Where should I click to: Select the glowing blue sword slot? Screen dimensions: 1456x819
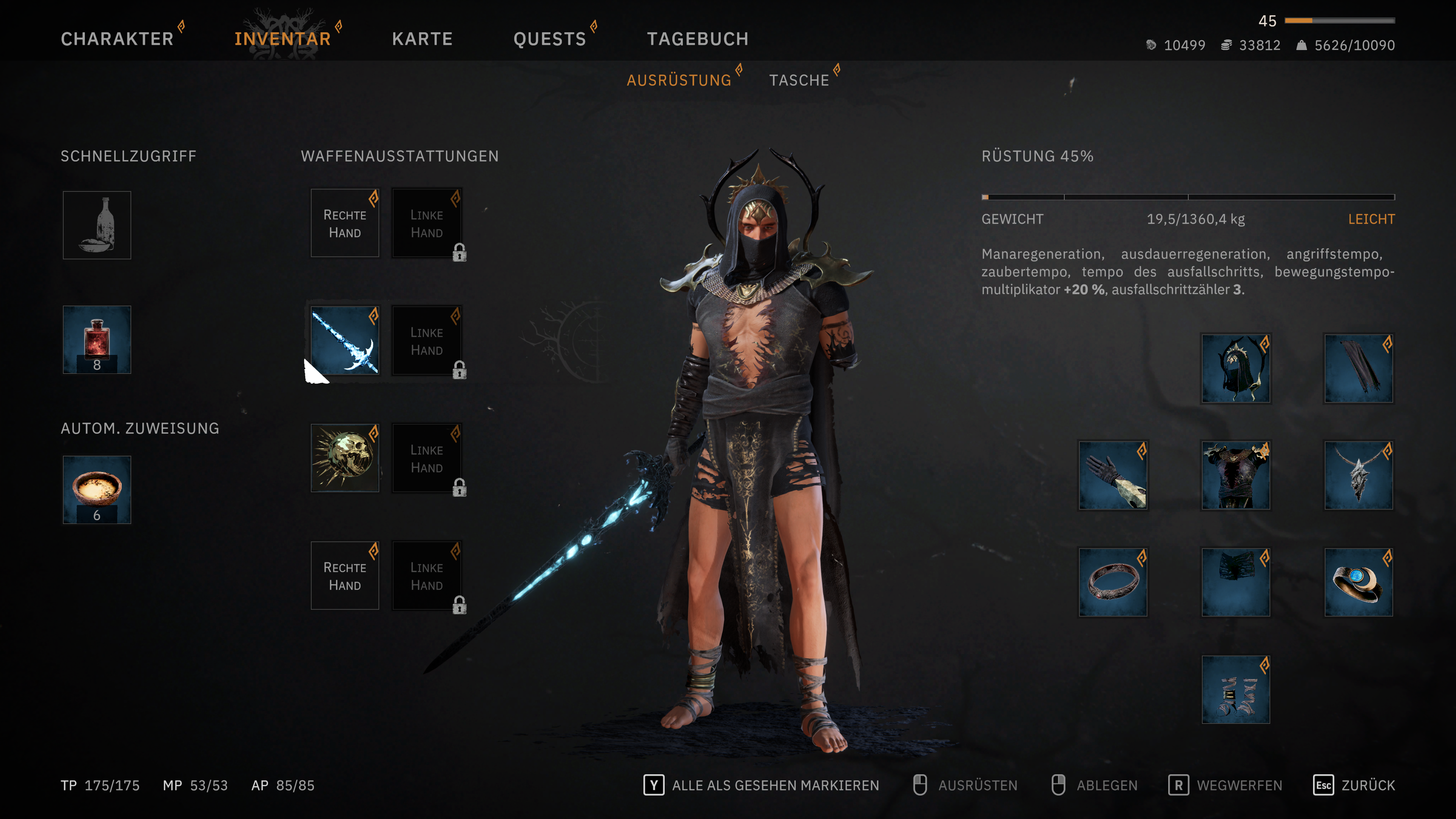[345, 340]
